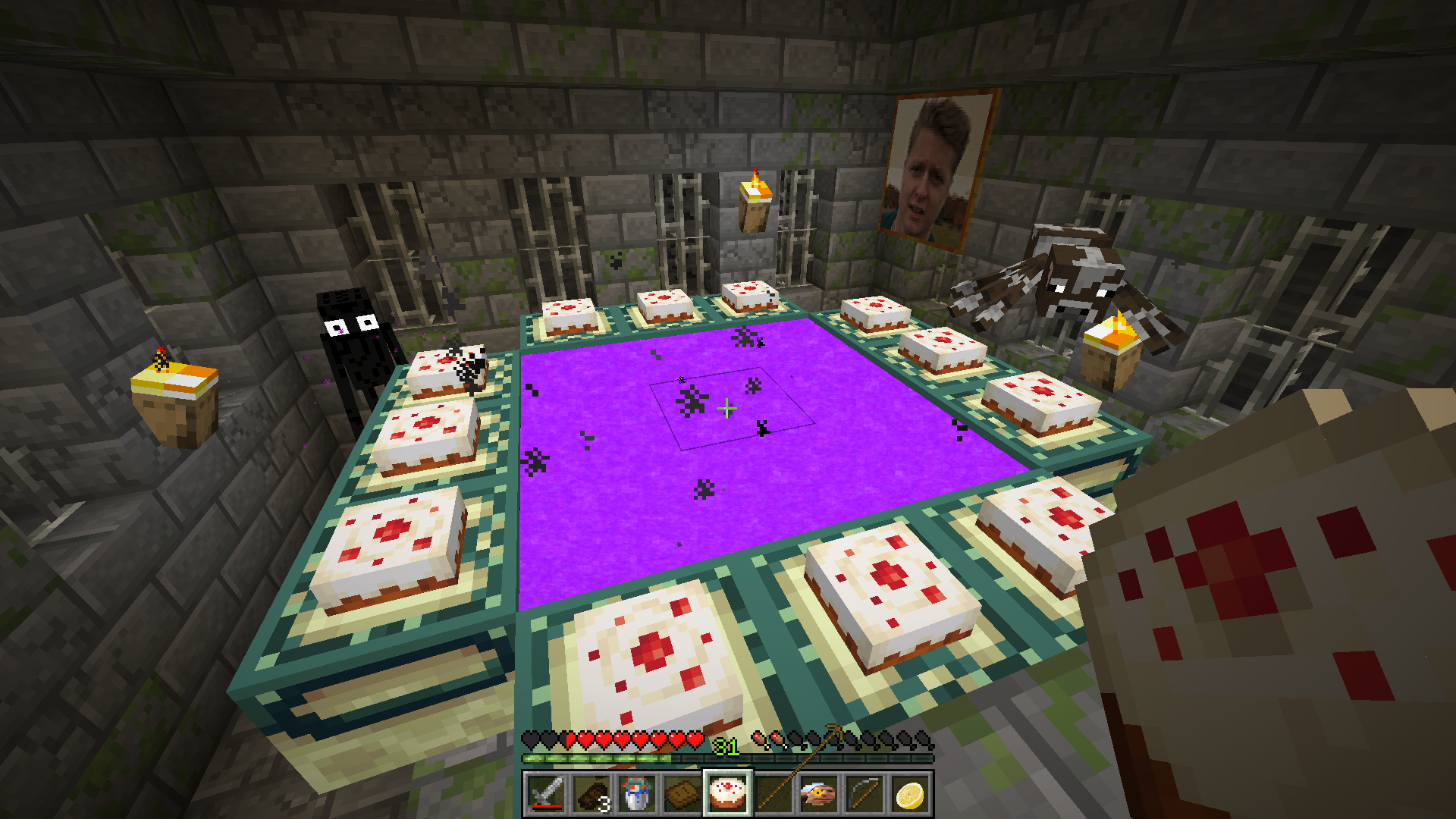Viewport: 1456px width, 819px height.
Task: Click the face-textured item in slot seven
Action: coord(817,792)
